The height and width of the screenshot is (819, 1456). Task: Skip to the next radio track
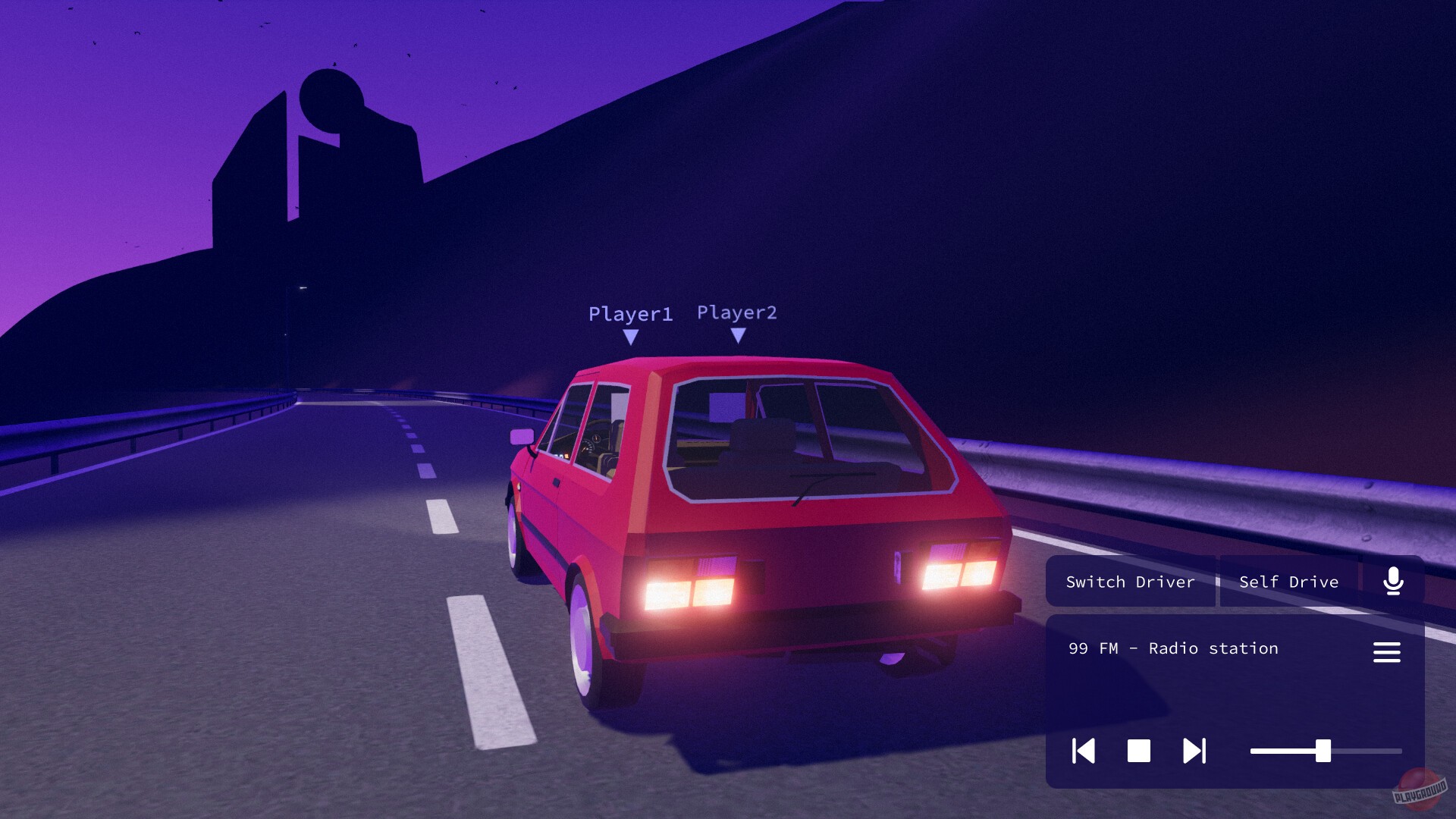[1193, 752]
